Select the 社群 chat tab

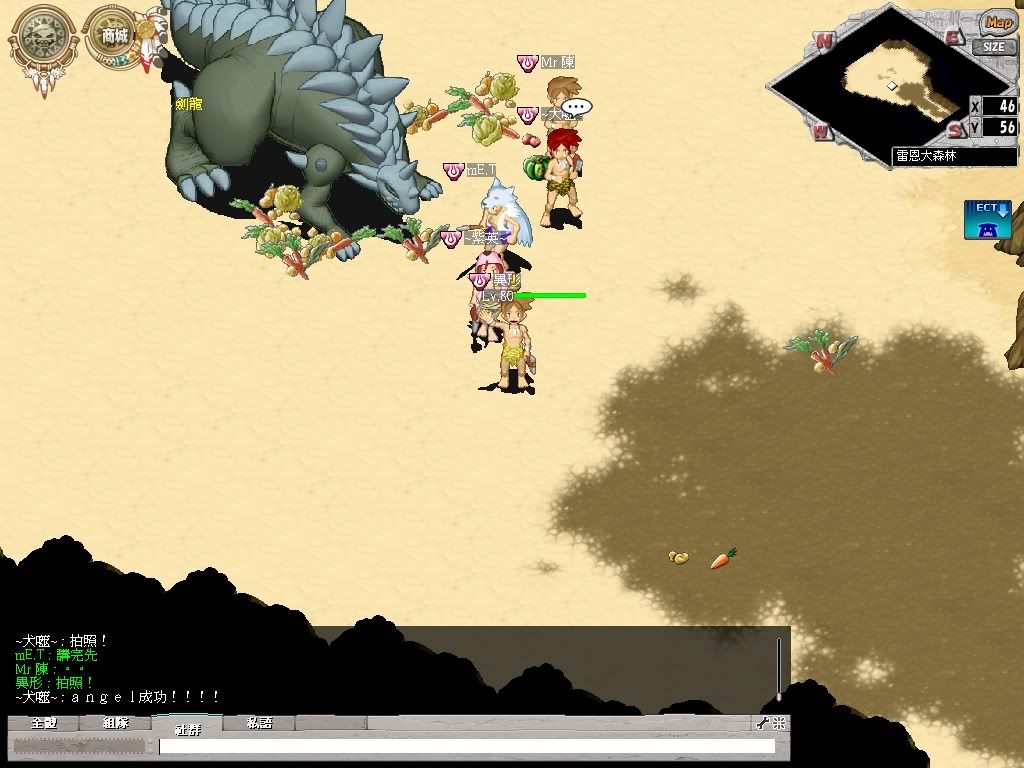pyautogui.click(x=187, y=725)
